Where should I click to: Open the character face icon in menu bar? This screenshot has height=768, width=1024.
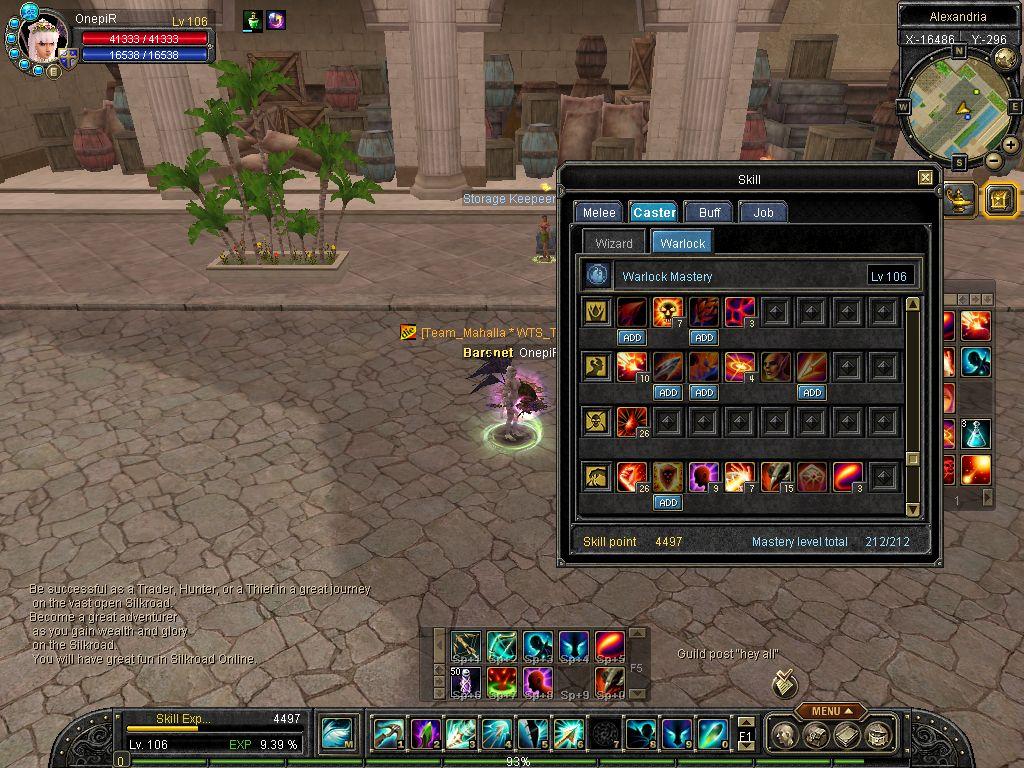point(786,735)
